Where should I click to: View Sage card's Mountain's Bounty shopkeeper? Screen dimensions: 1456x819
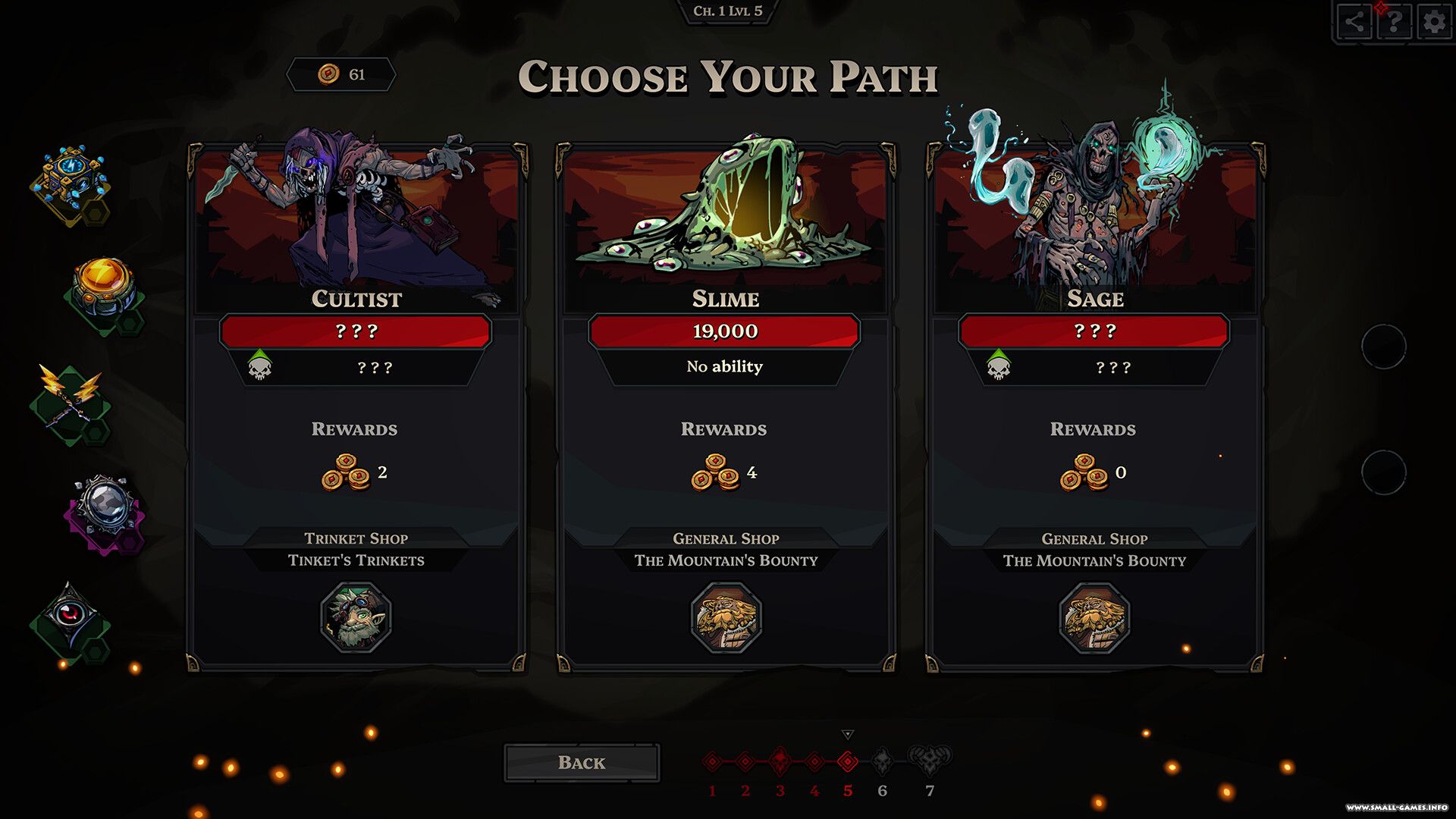pyautogui.click(x=1094, y=617)
